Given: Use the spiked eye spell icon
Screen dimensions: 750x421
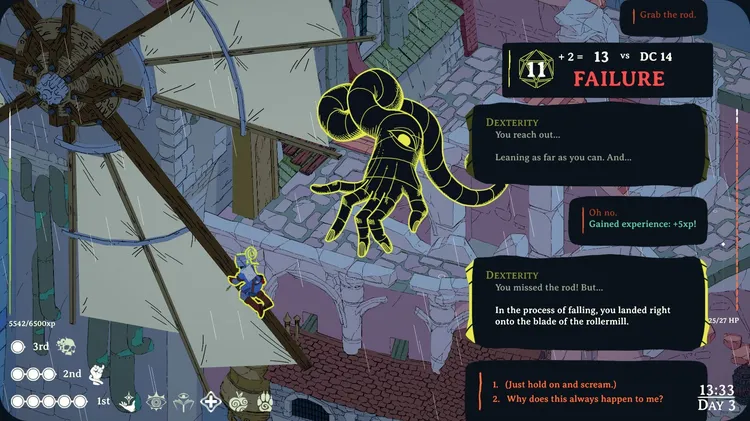Looking at the screenshot, I should click(x=155, y=402).
